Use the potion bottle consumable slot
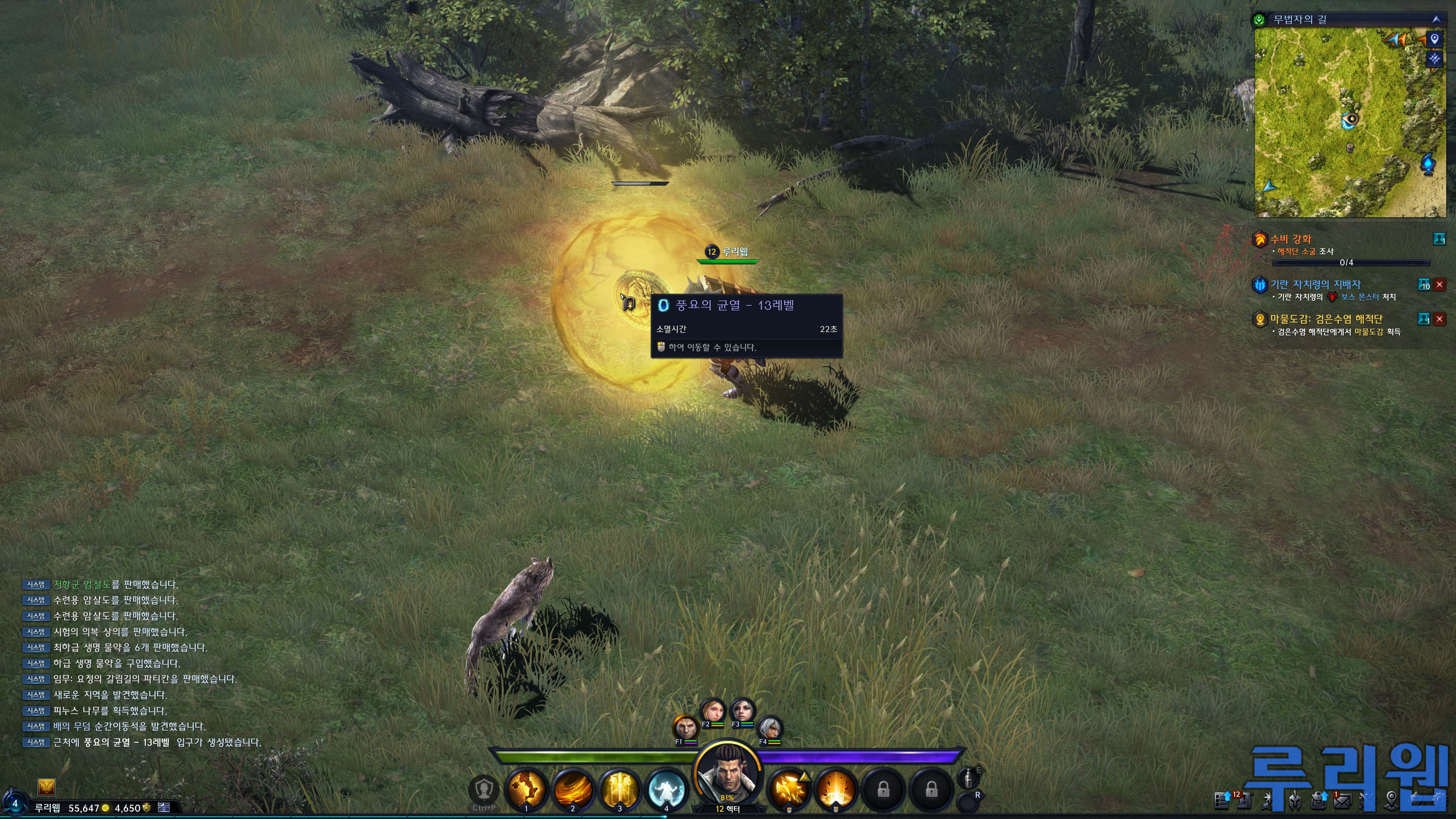Image resolution: width=1456 pixels, height=819 pixels. click(968, 779)
